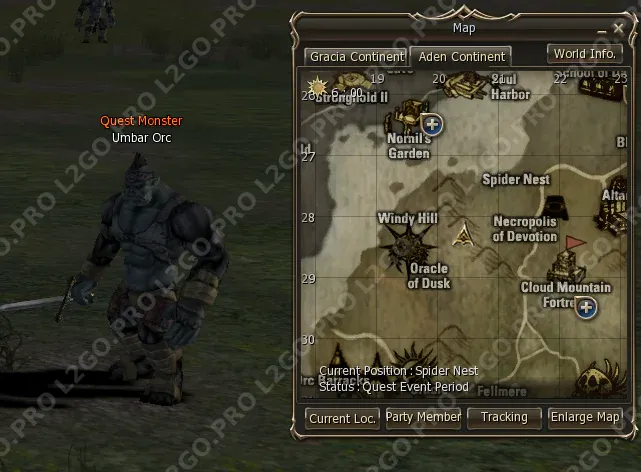
Task: Select the Aden Continent tab
Action: click(462, 57)
